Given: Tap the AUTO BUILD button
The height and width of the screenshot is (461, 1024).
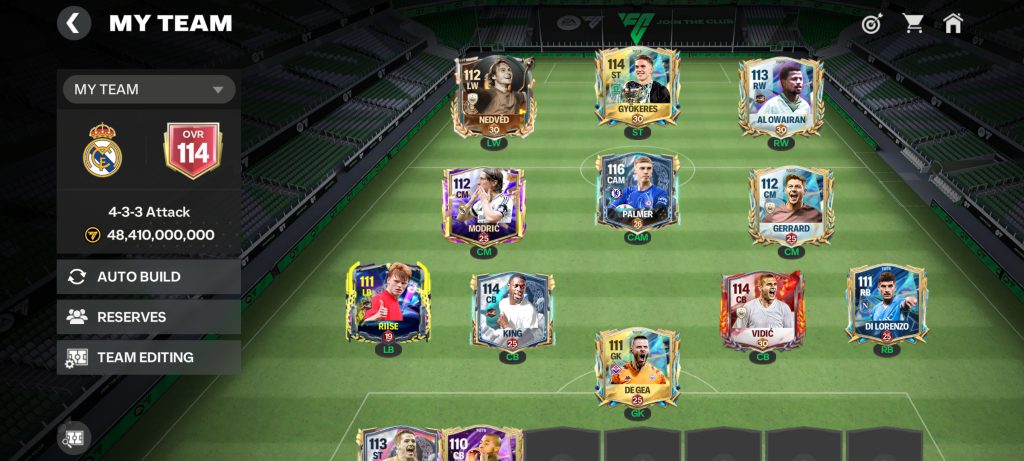Looking at the screenshot, I should (149, 277).
